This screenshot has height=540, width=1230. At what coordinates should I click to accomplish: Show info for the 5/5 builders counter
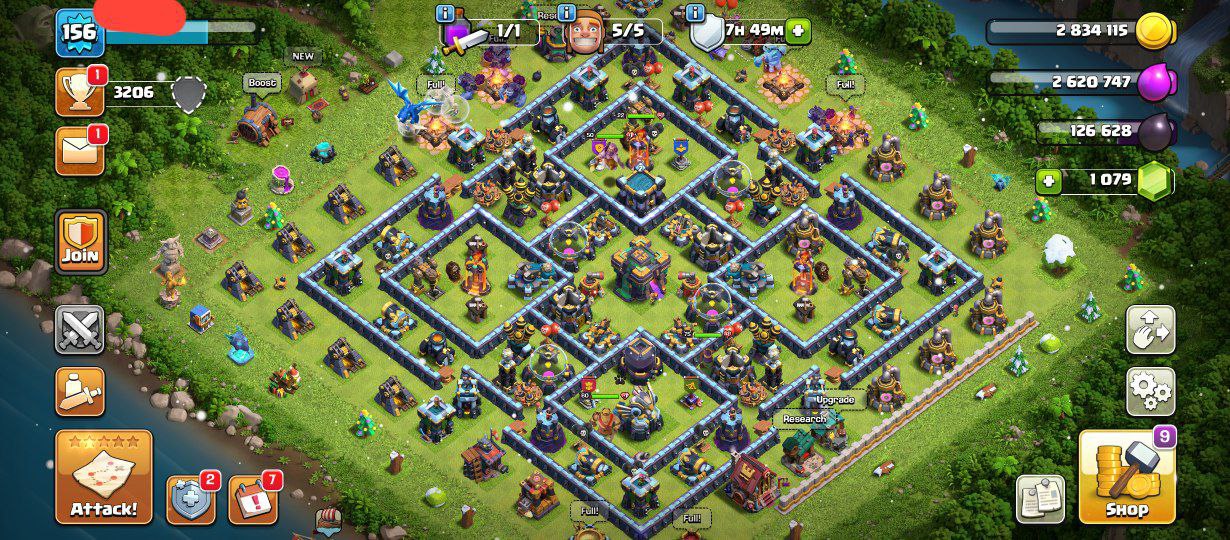pos(566,14)
